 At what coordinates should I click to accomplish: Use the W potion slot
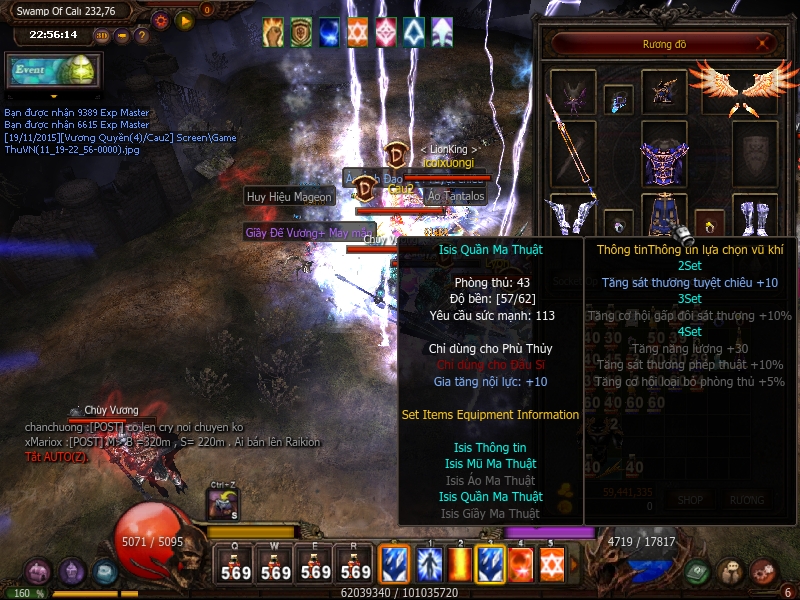point(276,567)
